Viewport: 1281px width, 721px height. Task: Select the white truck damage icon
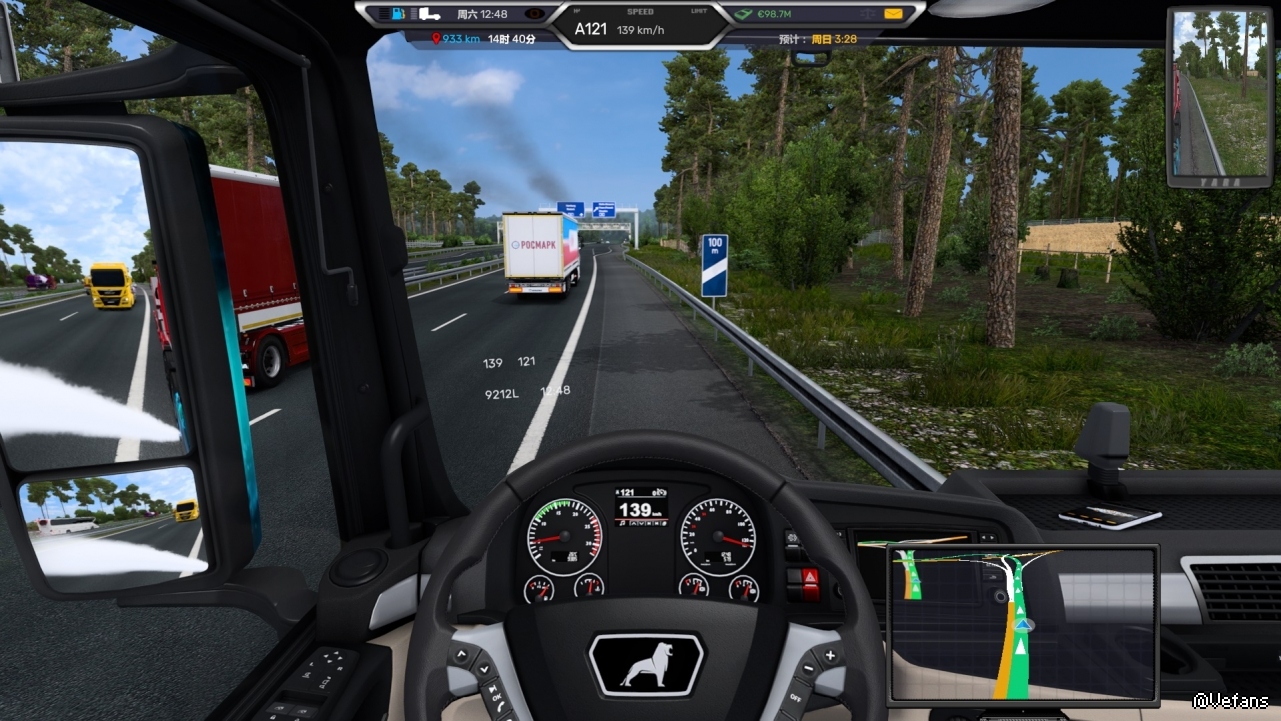coord(429,14)
